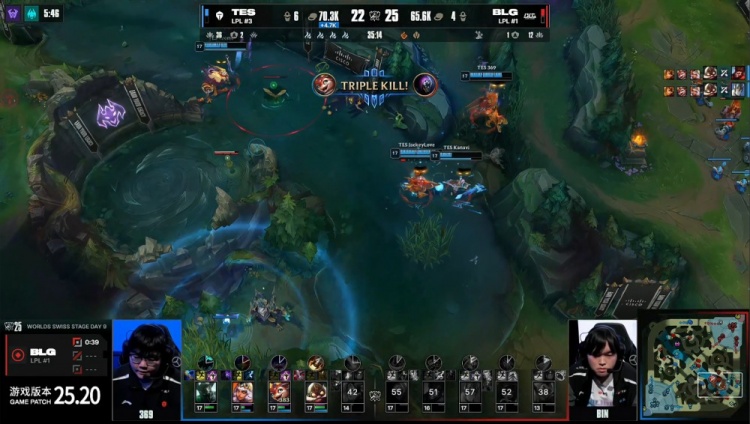The height and width of the screenshot is (424, 750).
Task: Select the dead champion with 52 respawn timer
Action: (506, 393)
